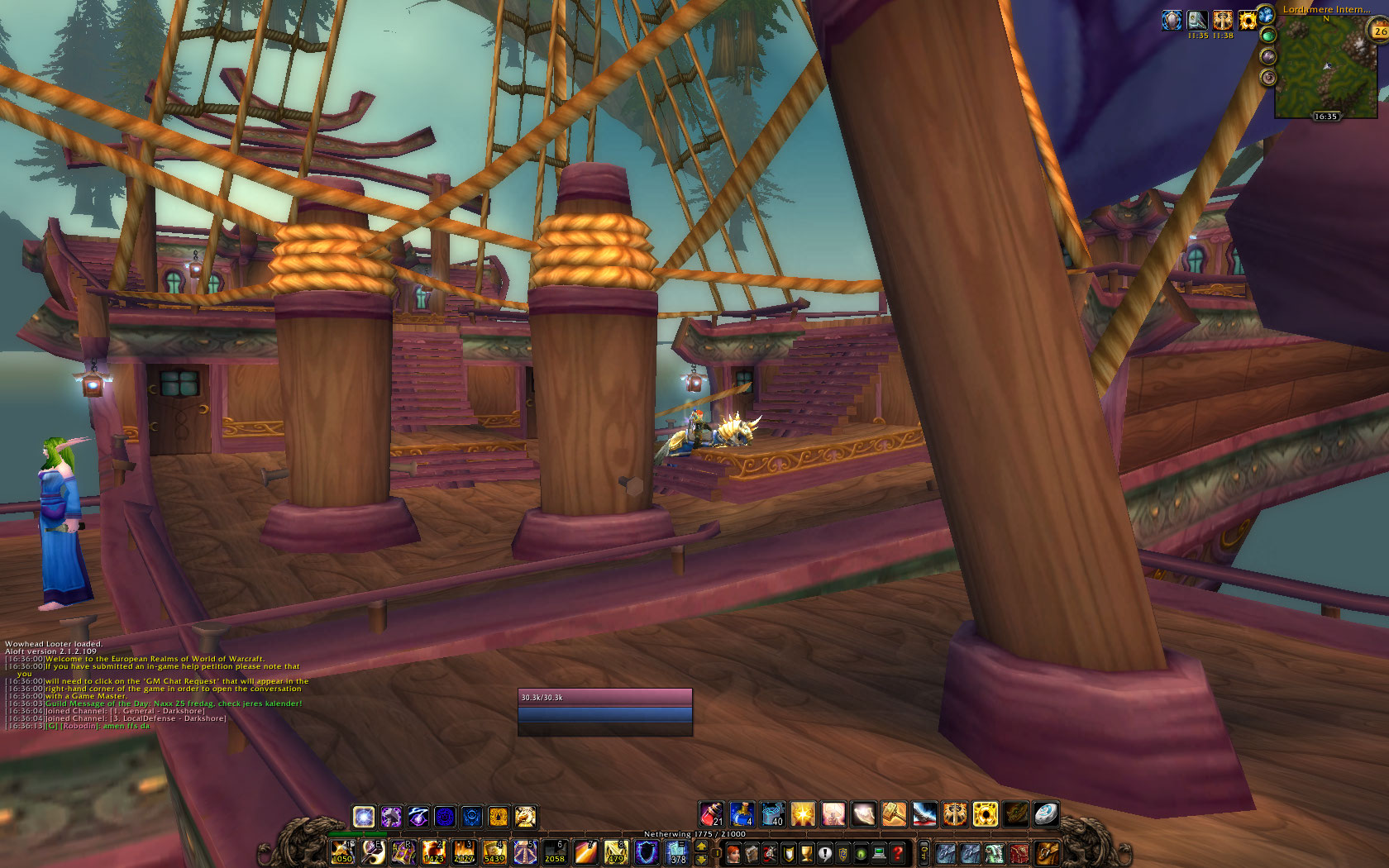This screenshot has width=1389, height=868.
Task: Activate the ability in action slot 1
Action: (343, 852)
